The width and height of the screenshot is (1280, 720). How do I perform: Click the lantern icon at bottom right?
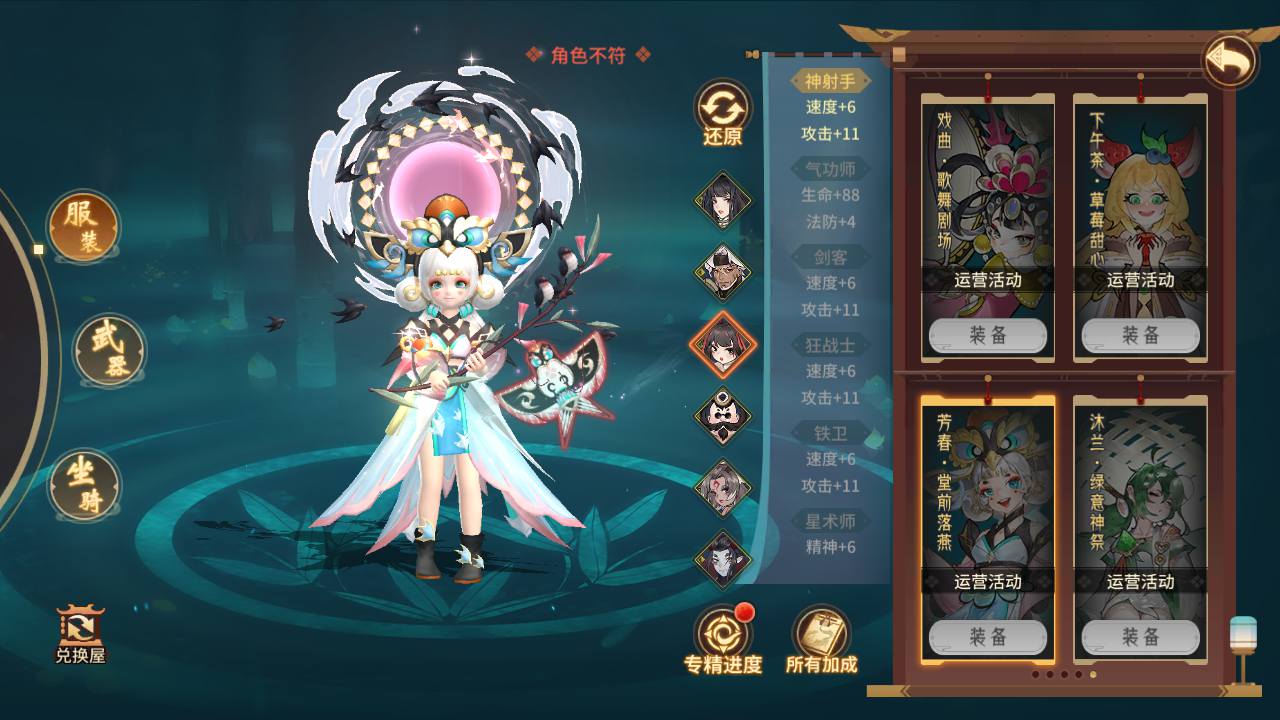click(x=1243, y=646)
